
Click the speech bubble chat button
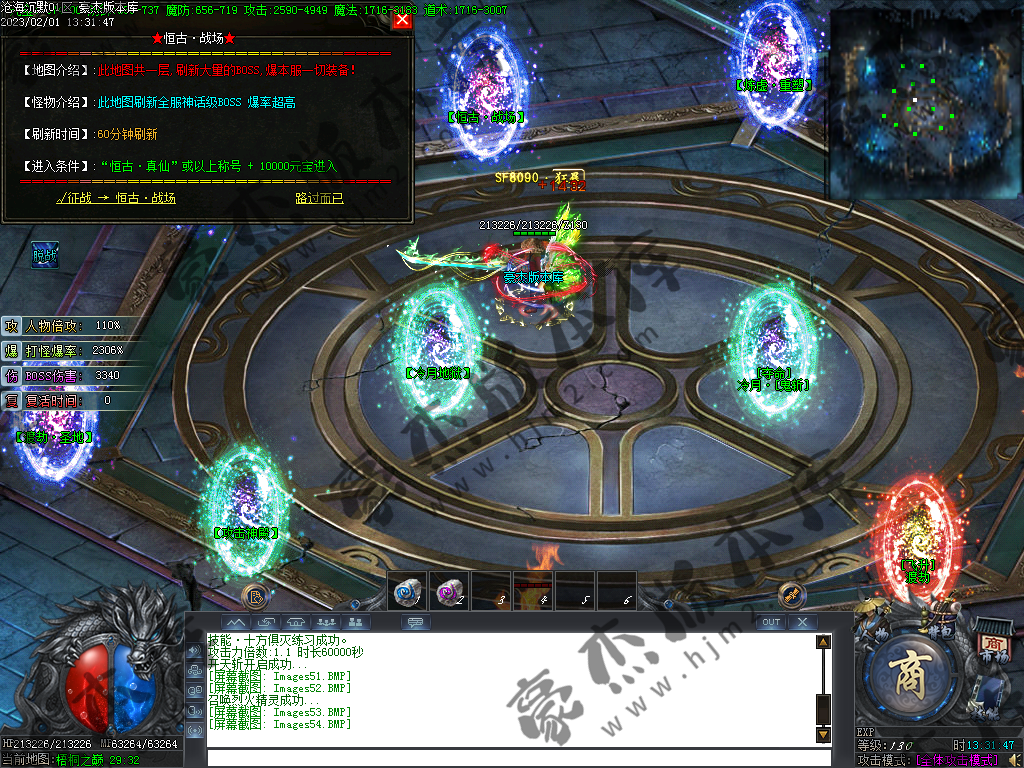pos(415,622)
